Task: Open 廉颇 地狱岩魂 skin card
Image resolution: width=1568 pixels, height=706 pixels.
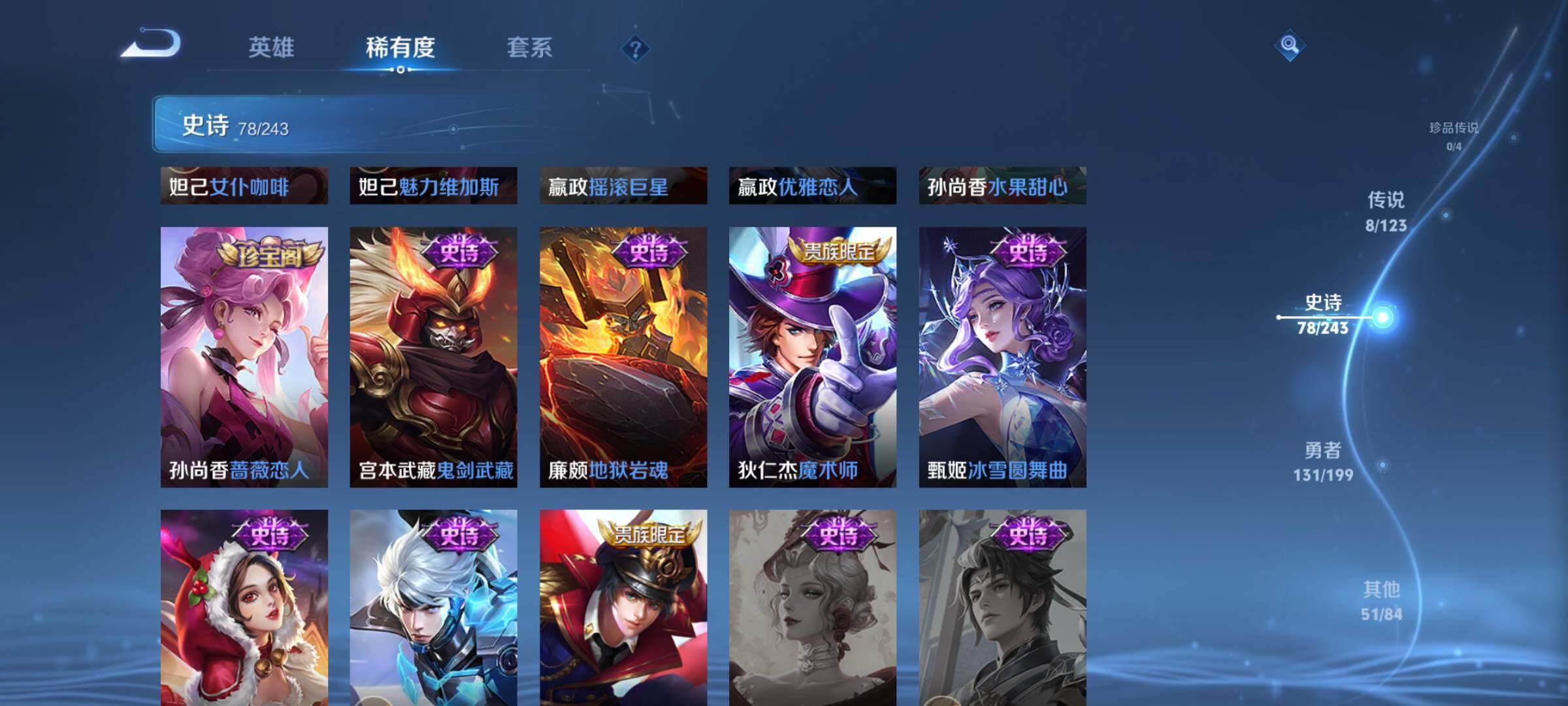Action: 623,357
